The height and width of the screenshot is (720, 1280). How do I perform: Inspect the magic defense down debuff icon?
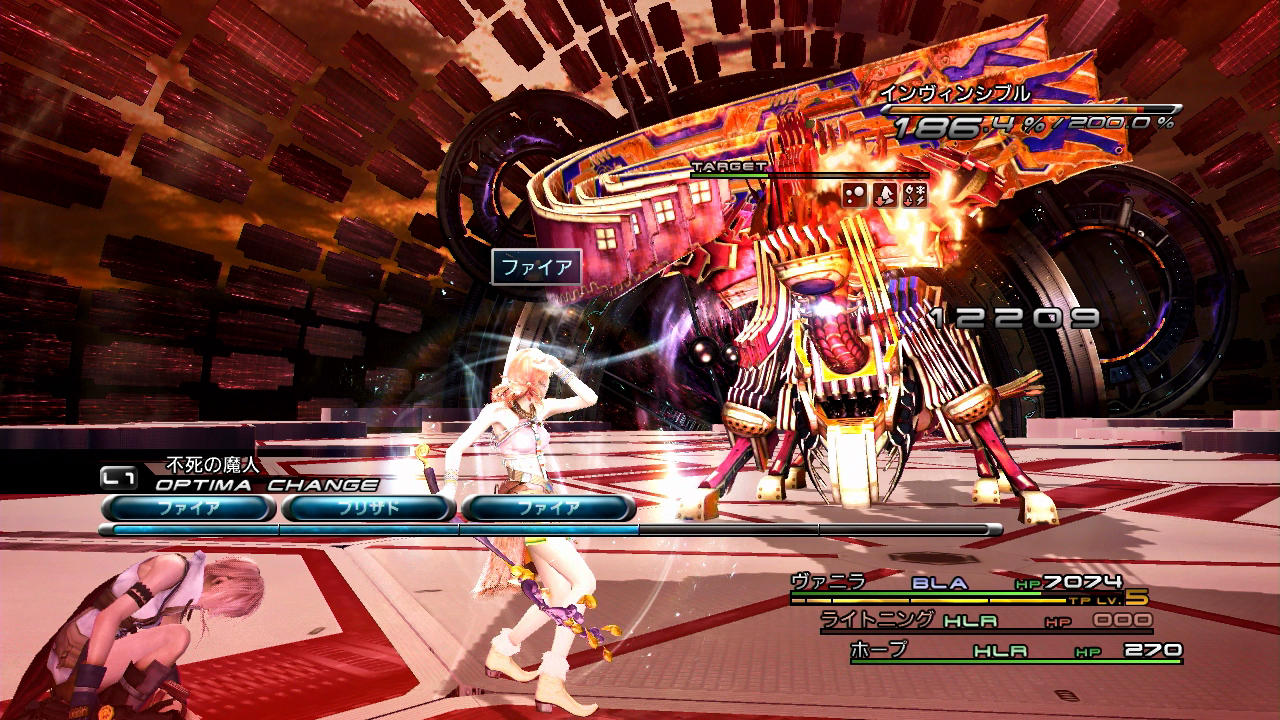coord(885,195)
